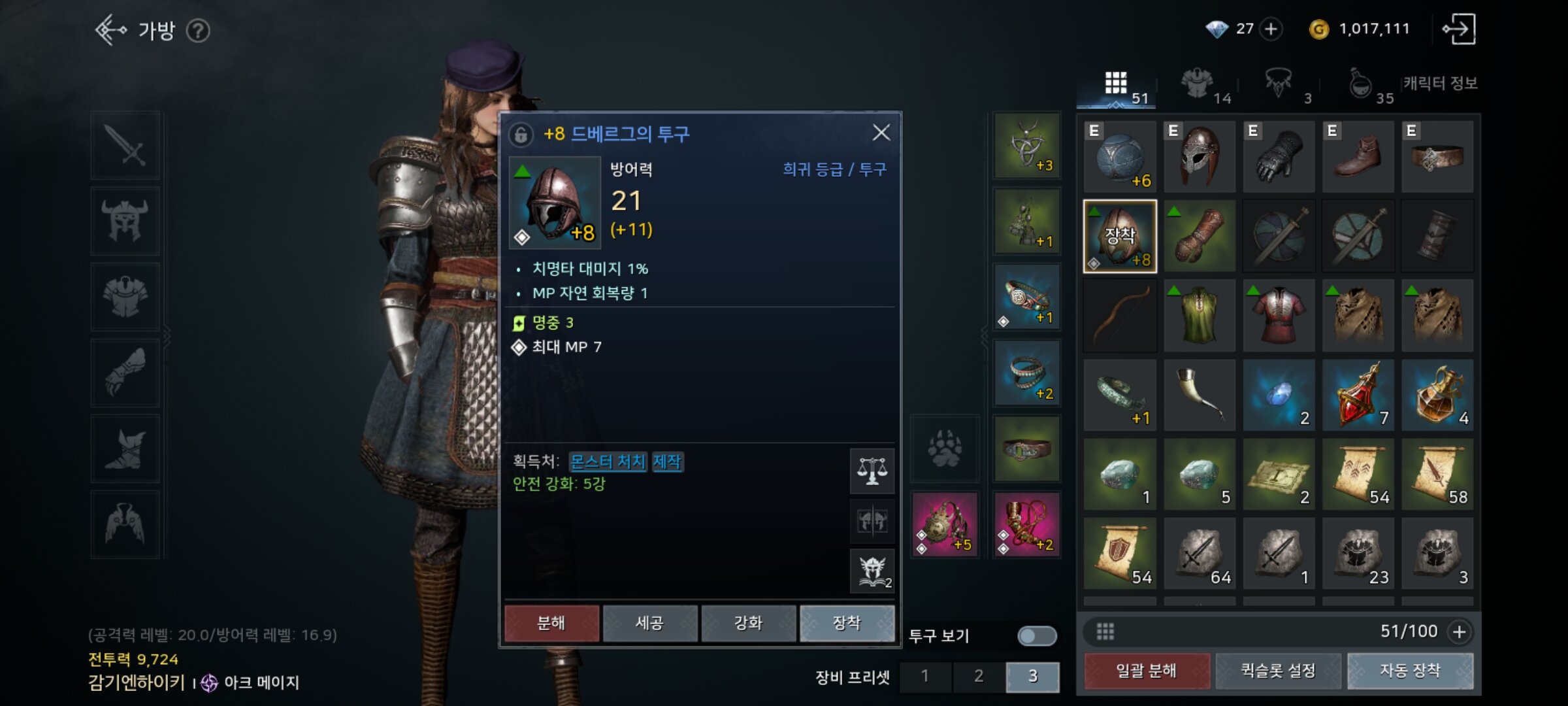Activate 자동 장착 auto equip
This screenshot has width=1568, height=706.
[x=1410, y=671]
